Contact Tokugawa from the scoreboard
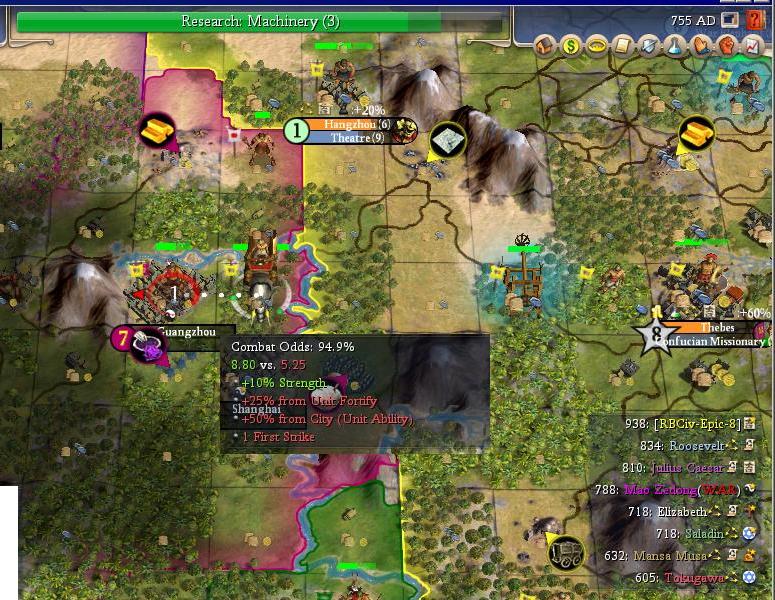 [x=687, y=578]
